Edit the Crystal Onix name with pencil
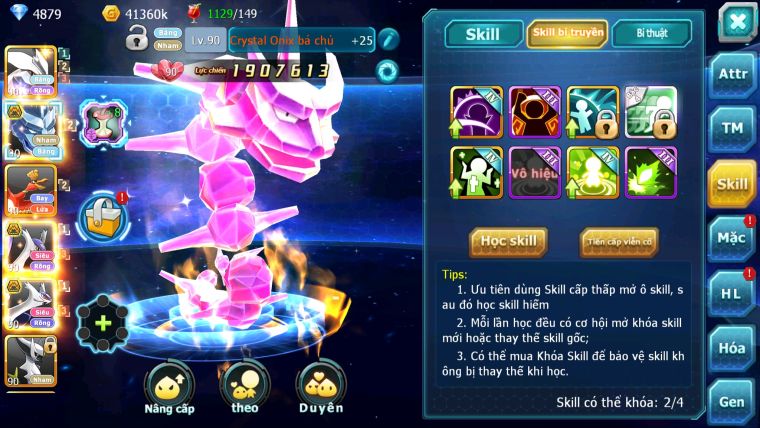Viewport: 760px width, 428px height. (x=388, y=39)
